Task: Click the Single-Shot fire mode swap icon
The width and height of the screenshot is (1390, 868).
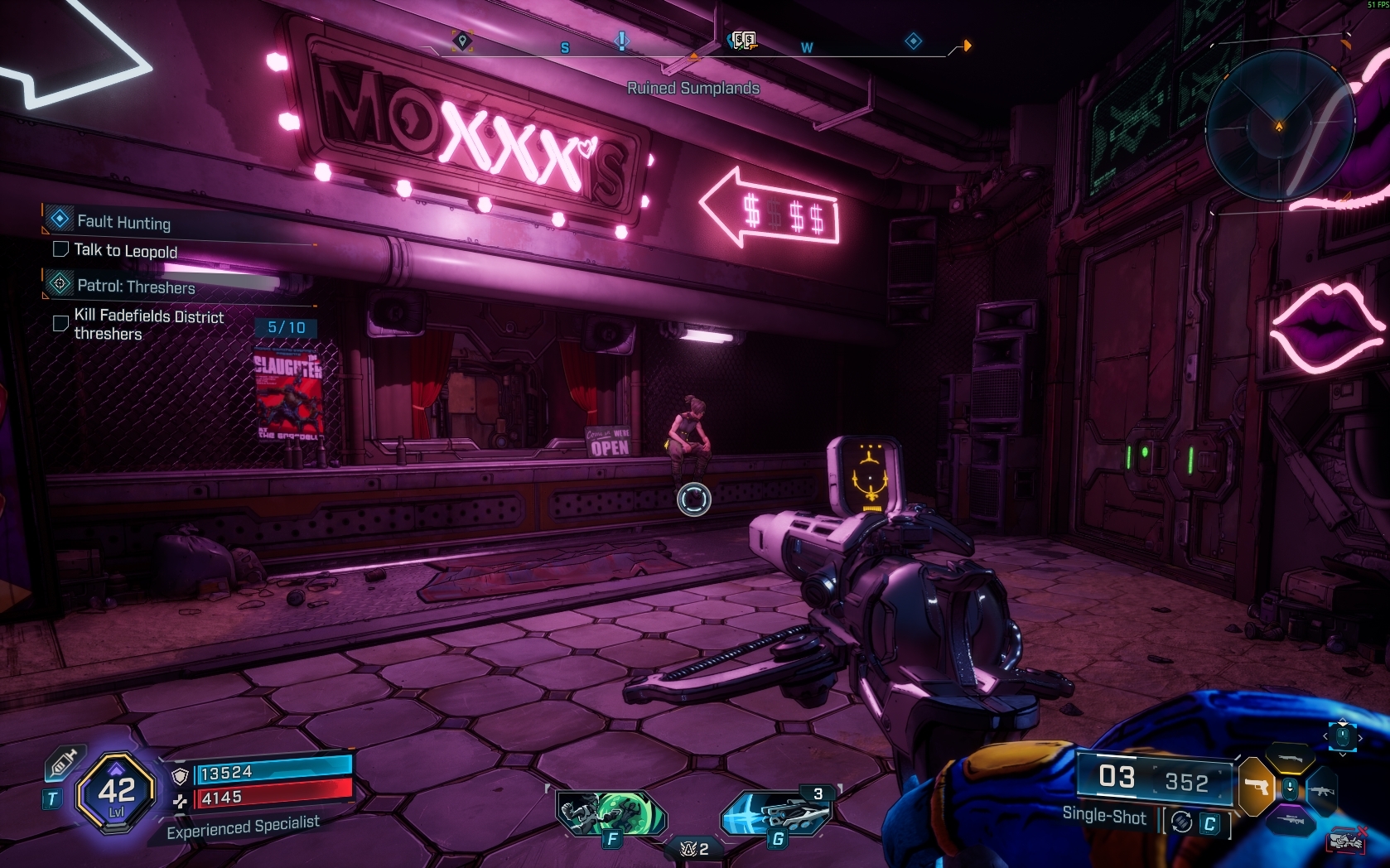Action: (1182, 822)
